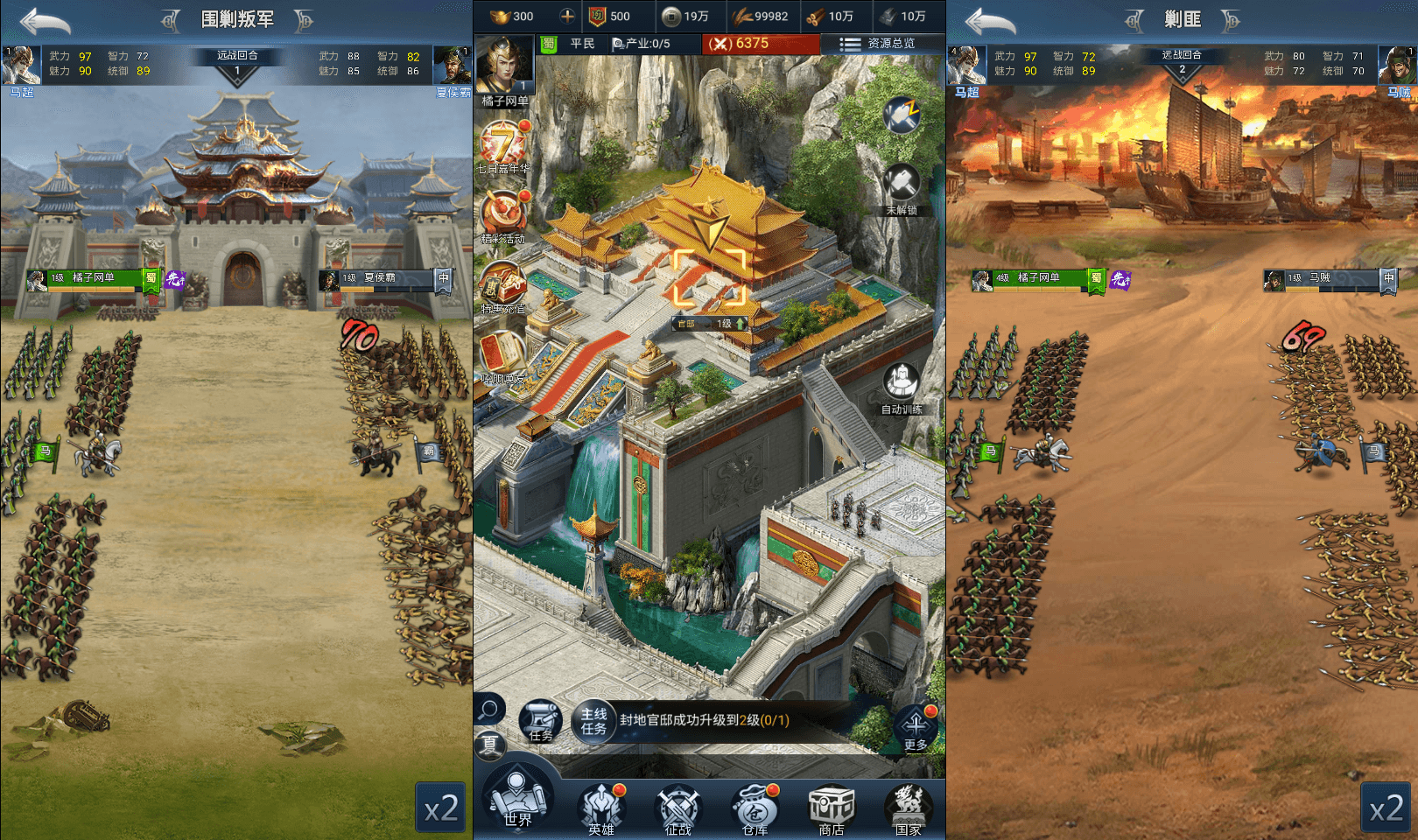Screen dimensions: 1418x840
Task: Open the 征战 campaign menu
Action: [x=677, y=808]
